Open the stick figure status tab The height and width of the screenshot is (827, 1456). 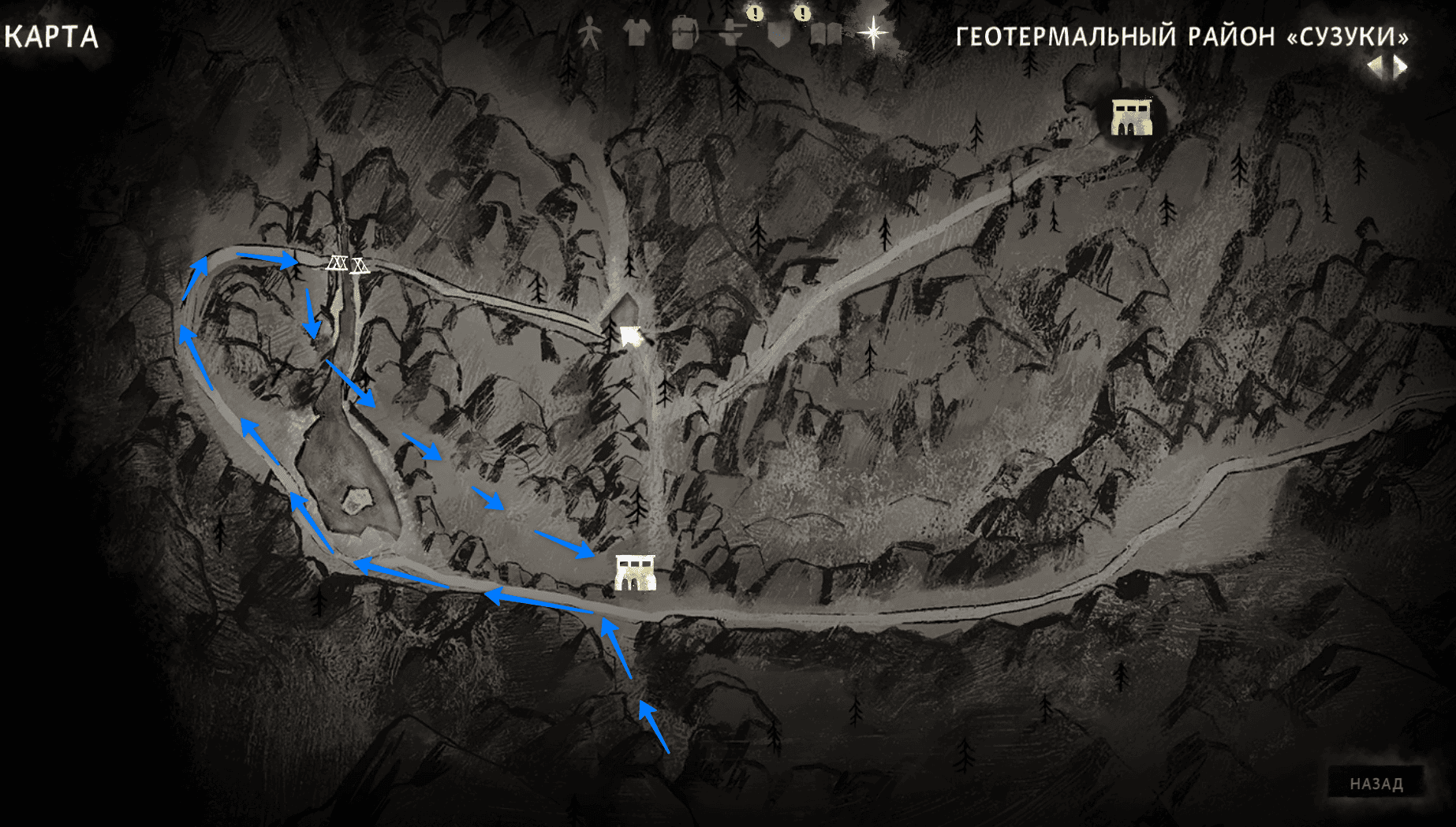[589, 35]
